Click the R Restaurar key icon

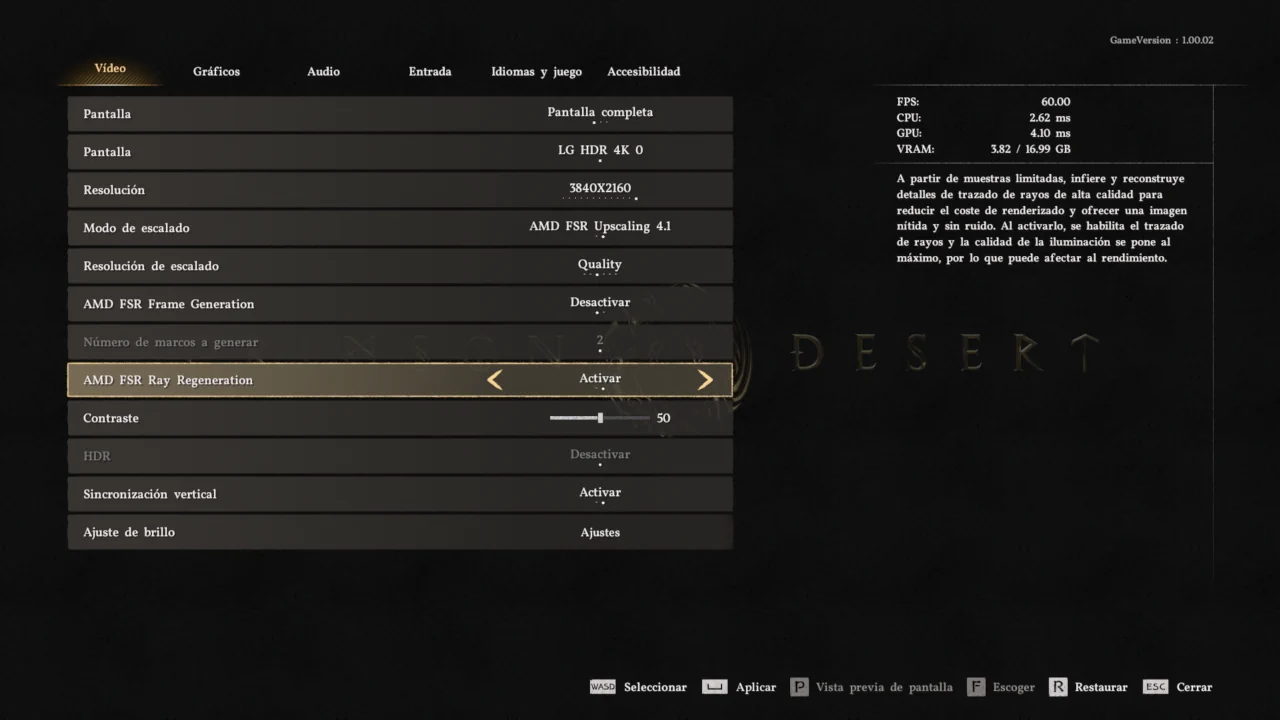click(1057, 687)
